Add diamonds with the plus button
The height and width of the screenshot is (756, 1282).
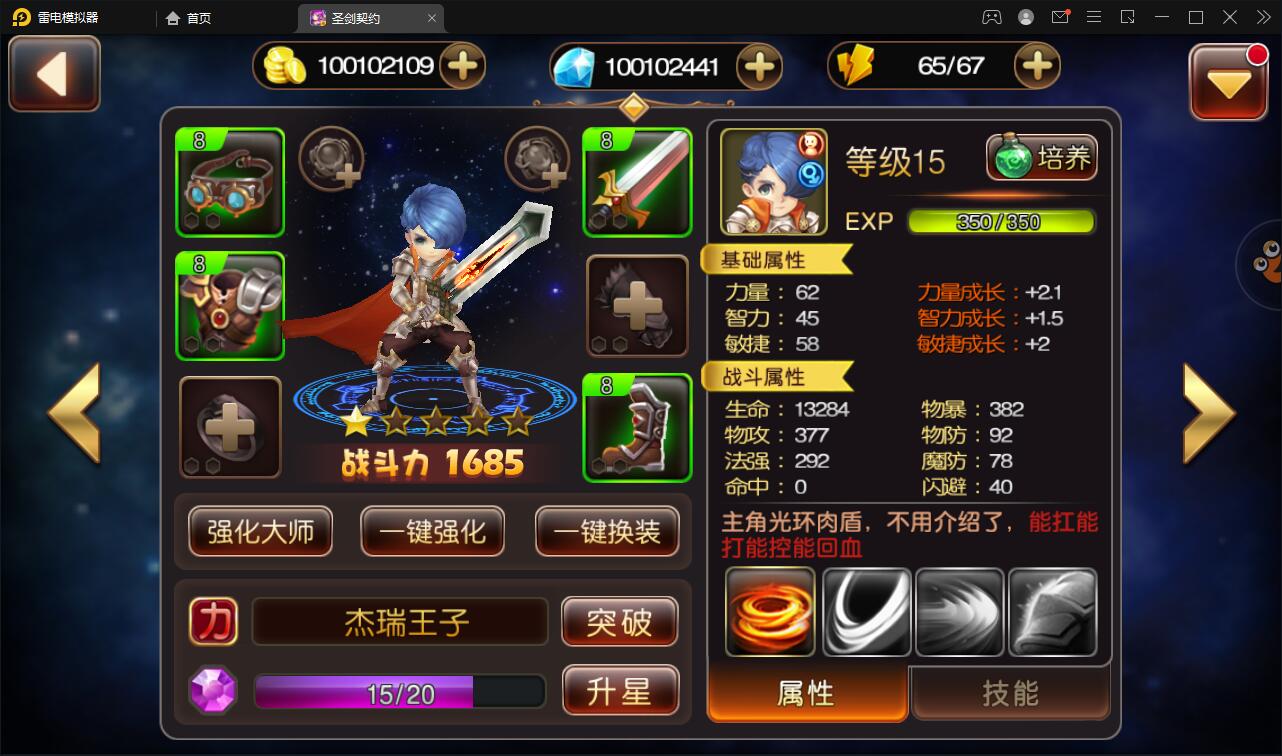pyautogui.click(x=760, y=66)
